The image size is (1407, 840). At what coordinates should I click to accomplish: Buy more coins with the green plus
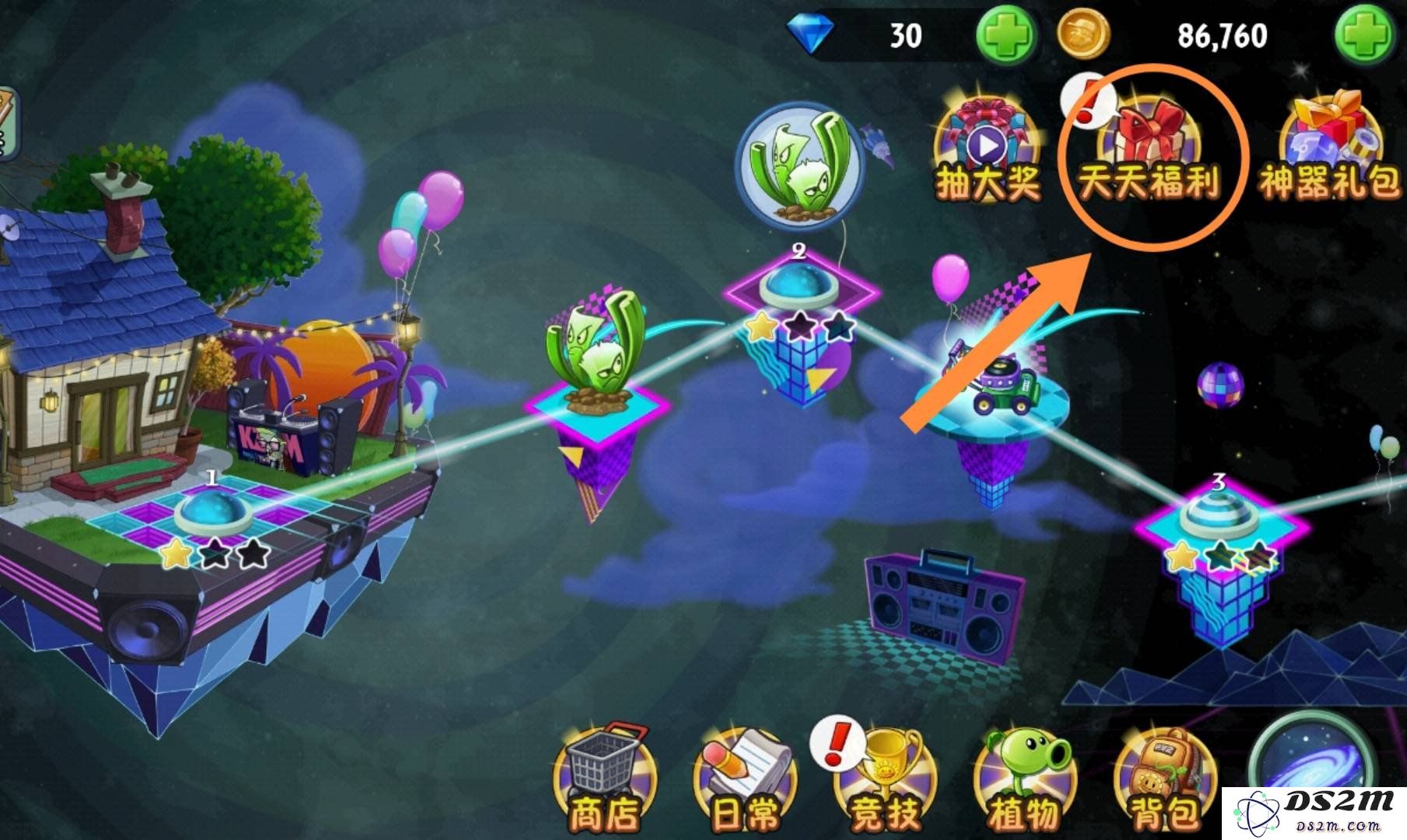[x=1363, y=36]
